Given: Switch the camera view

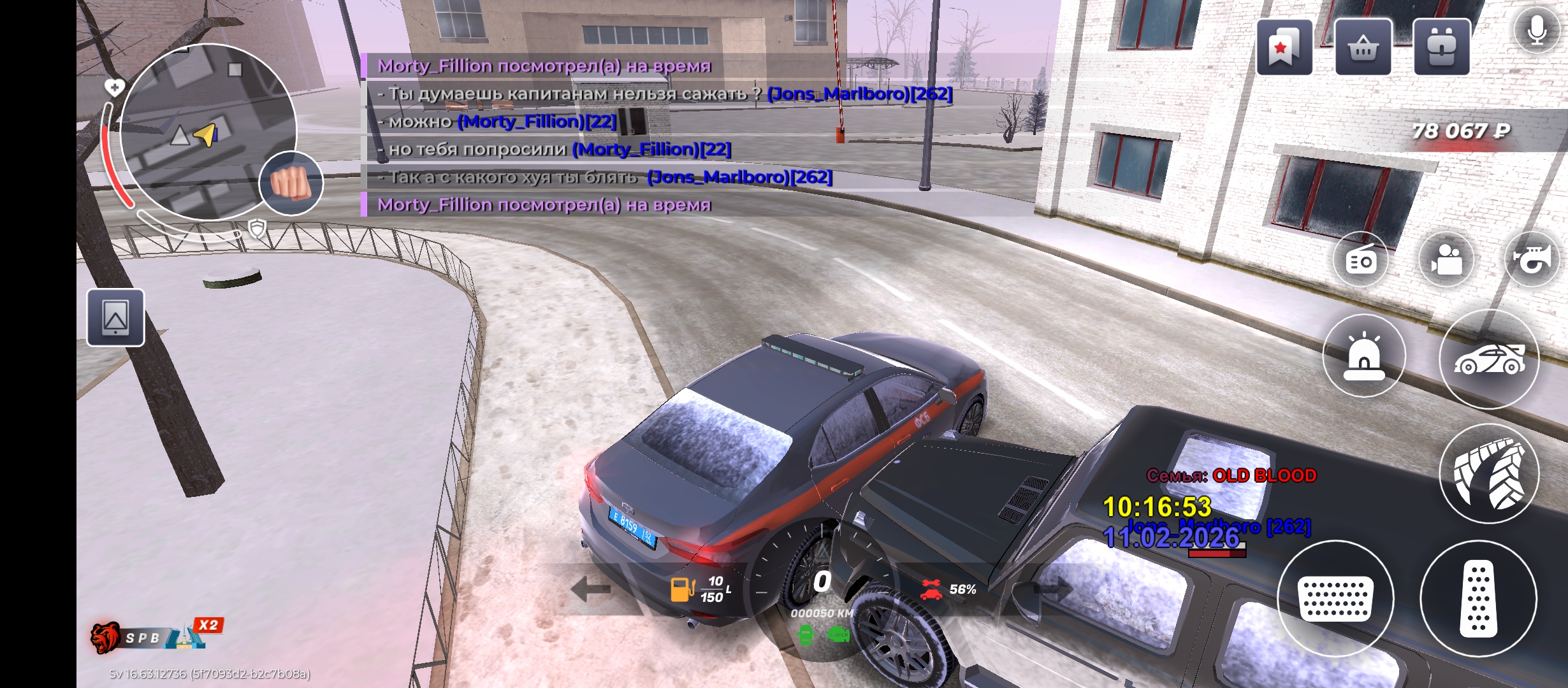Looking at the screenshot, I should (x=1446, y=260).
